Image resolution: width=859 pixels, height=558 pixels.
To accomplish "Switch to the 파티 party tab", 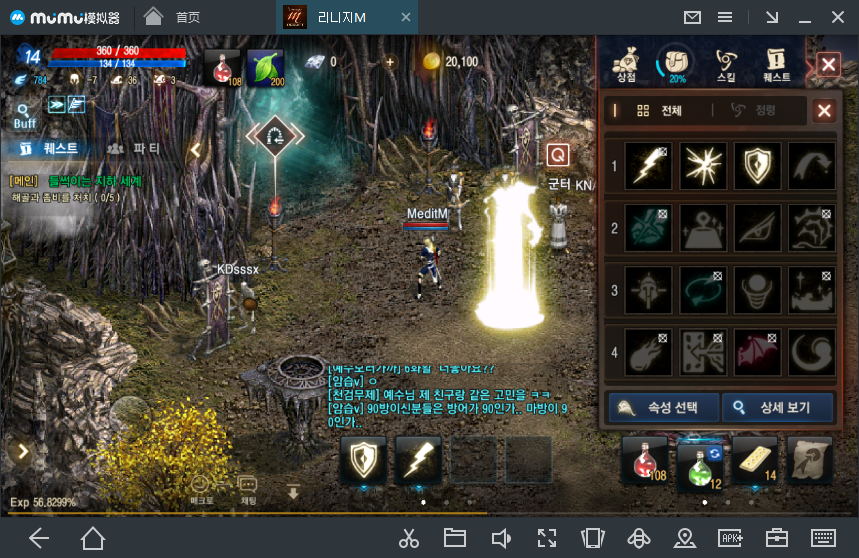I will [133, 149].
